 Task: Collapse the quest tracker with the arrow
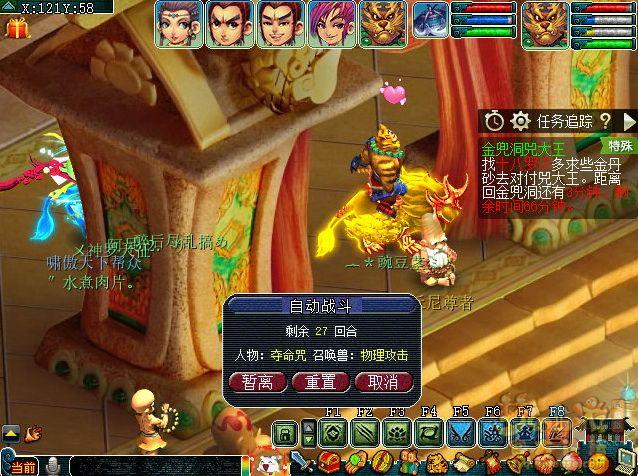[627, 121]
